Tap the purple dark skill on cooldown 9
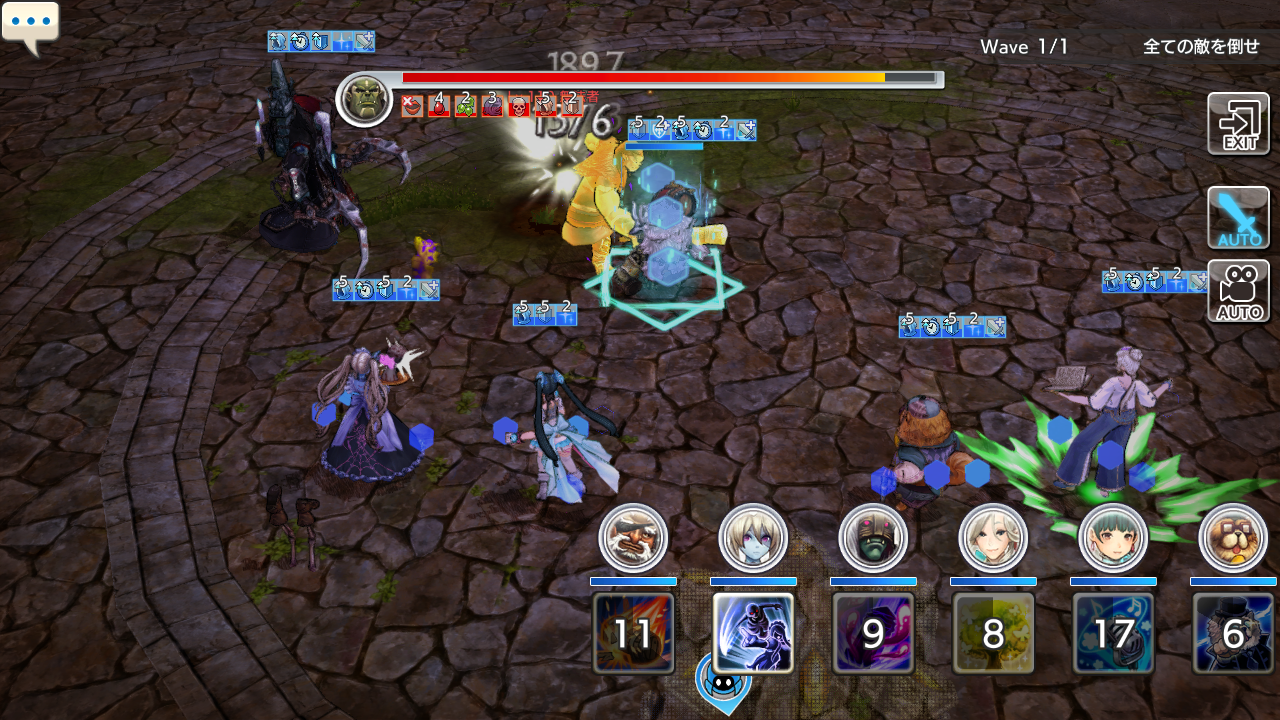The height and width of the screenshot is (720, 1280). tap(873, 632)
